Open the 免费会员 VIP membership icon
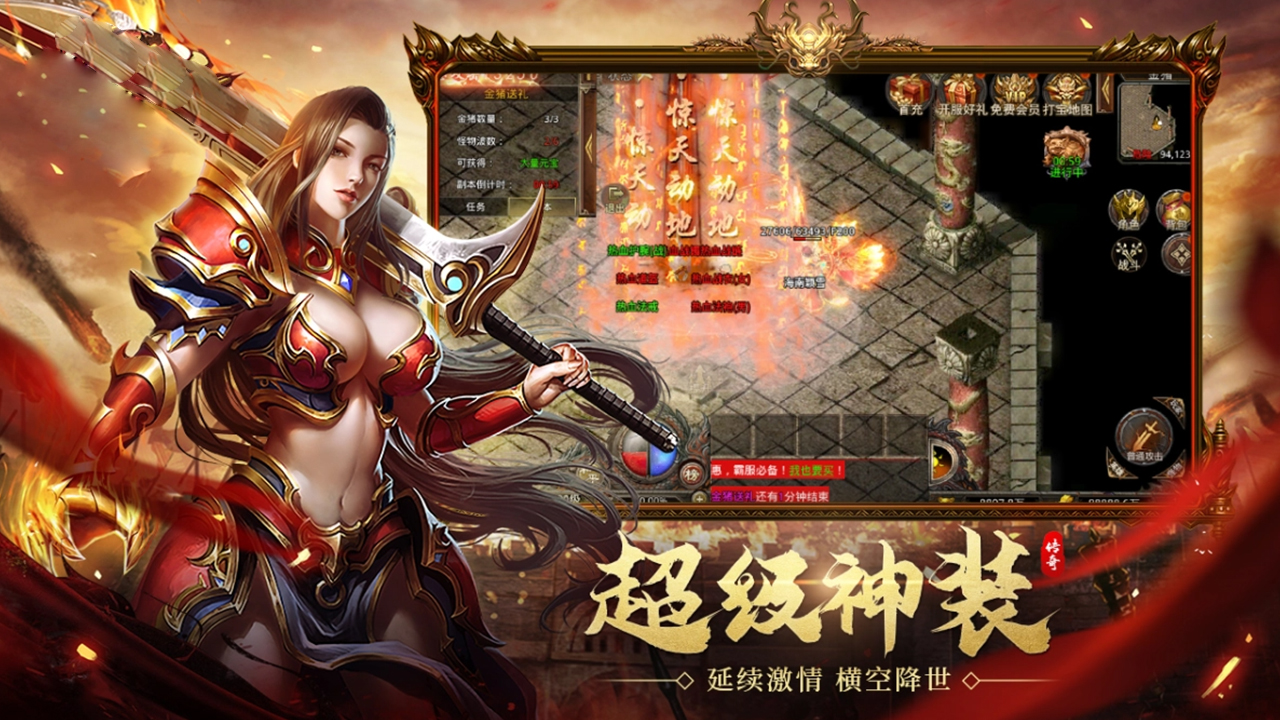This screenshot has height=720, width=1280. pos(1013,92)
